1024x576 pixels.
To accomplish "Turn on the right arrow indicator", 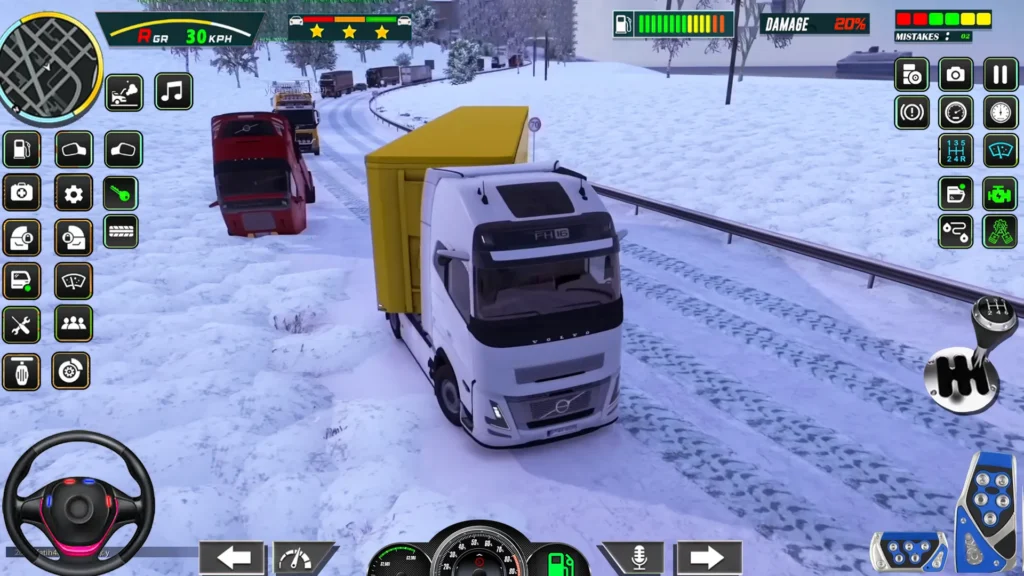I will 708,557.
